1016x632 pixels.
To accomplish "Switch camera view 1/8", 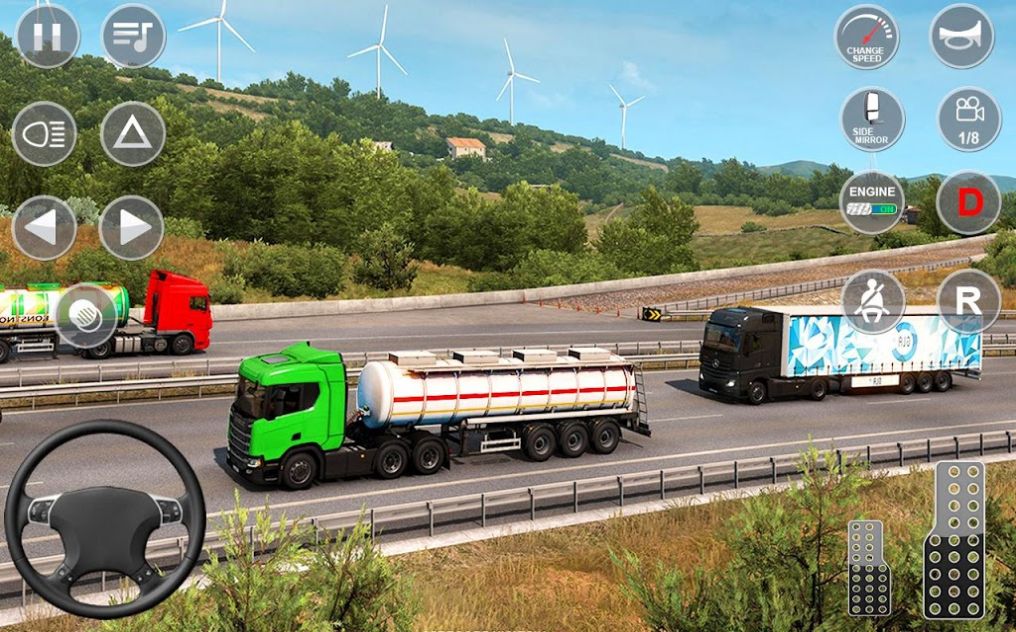I will tap(968, 120).
